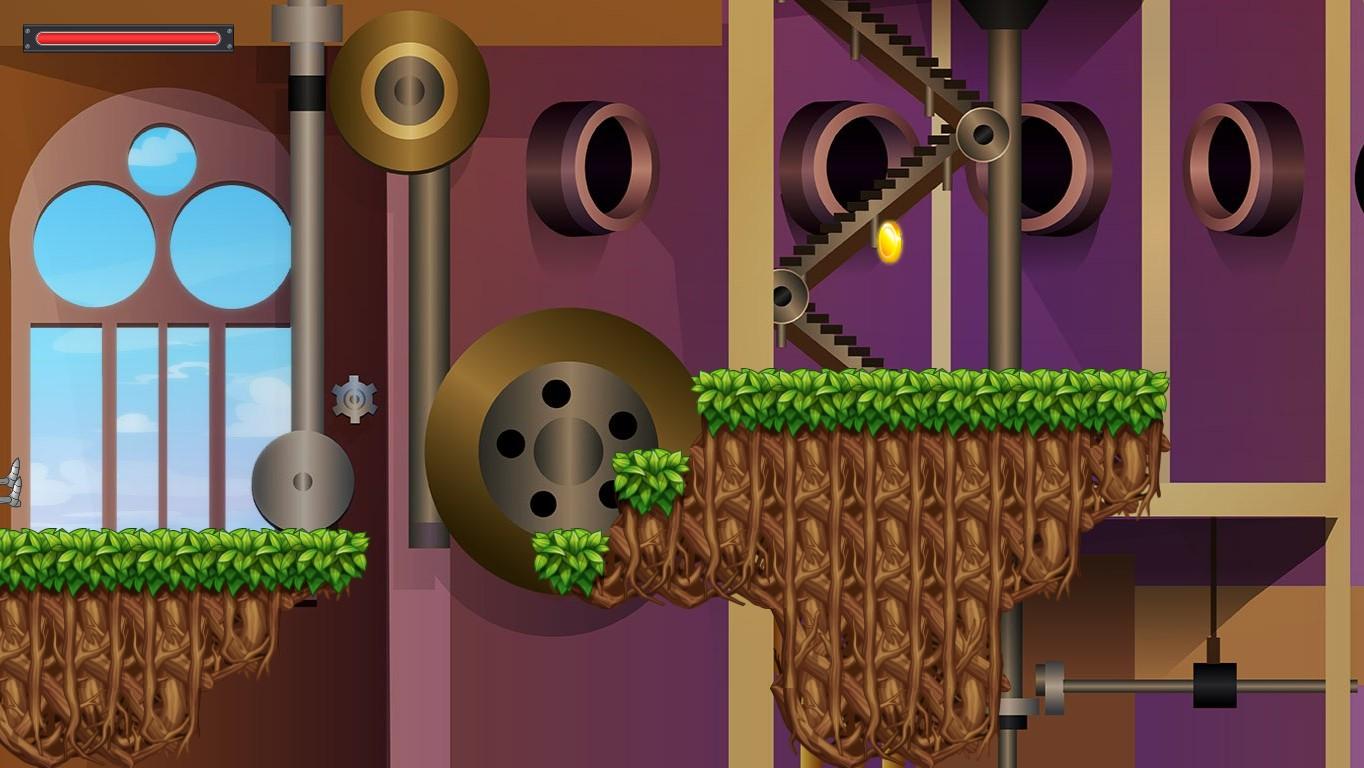1364x768 pixels.
Task: Click the small gray gear icon
Action: 352,399
